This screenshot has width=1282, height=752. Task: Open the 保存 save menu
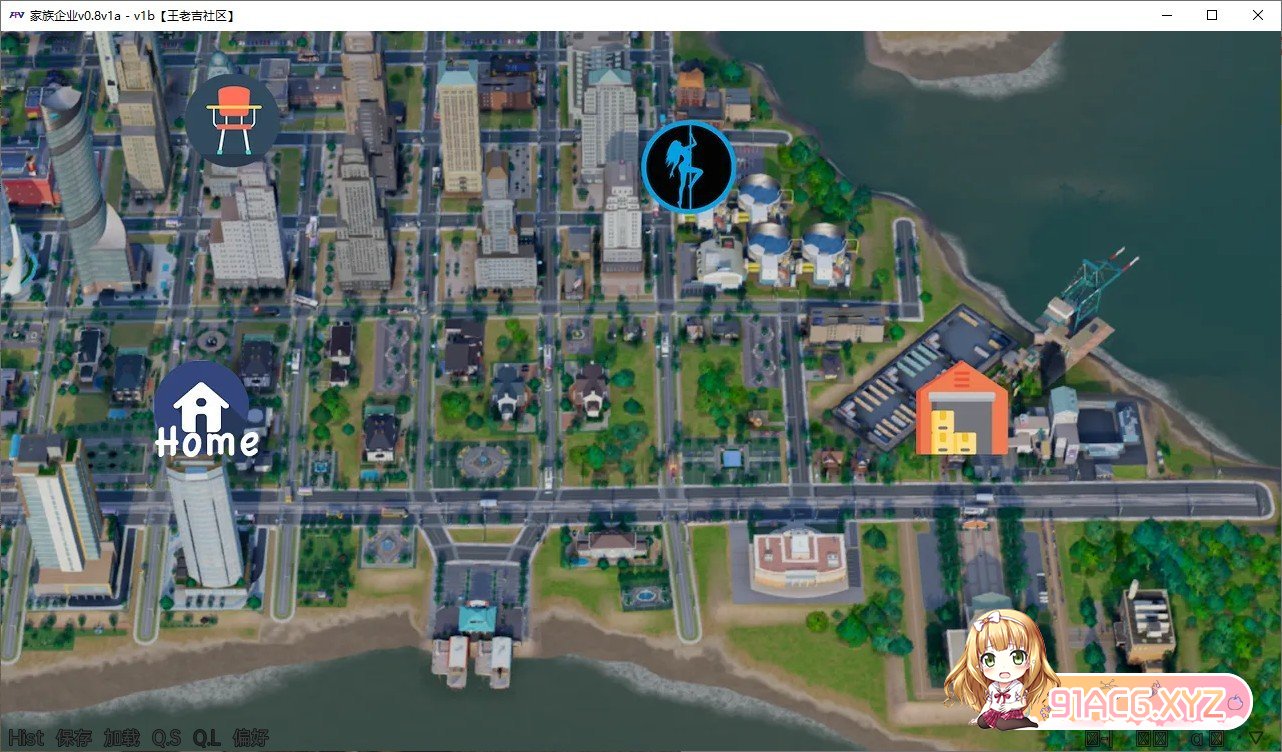click(74, 739)
